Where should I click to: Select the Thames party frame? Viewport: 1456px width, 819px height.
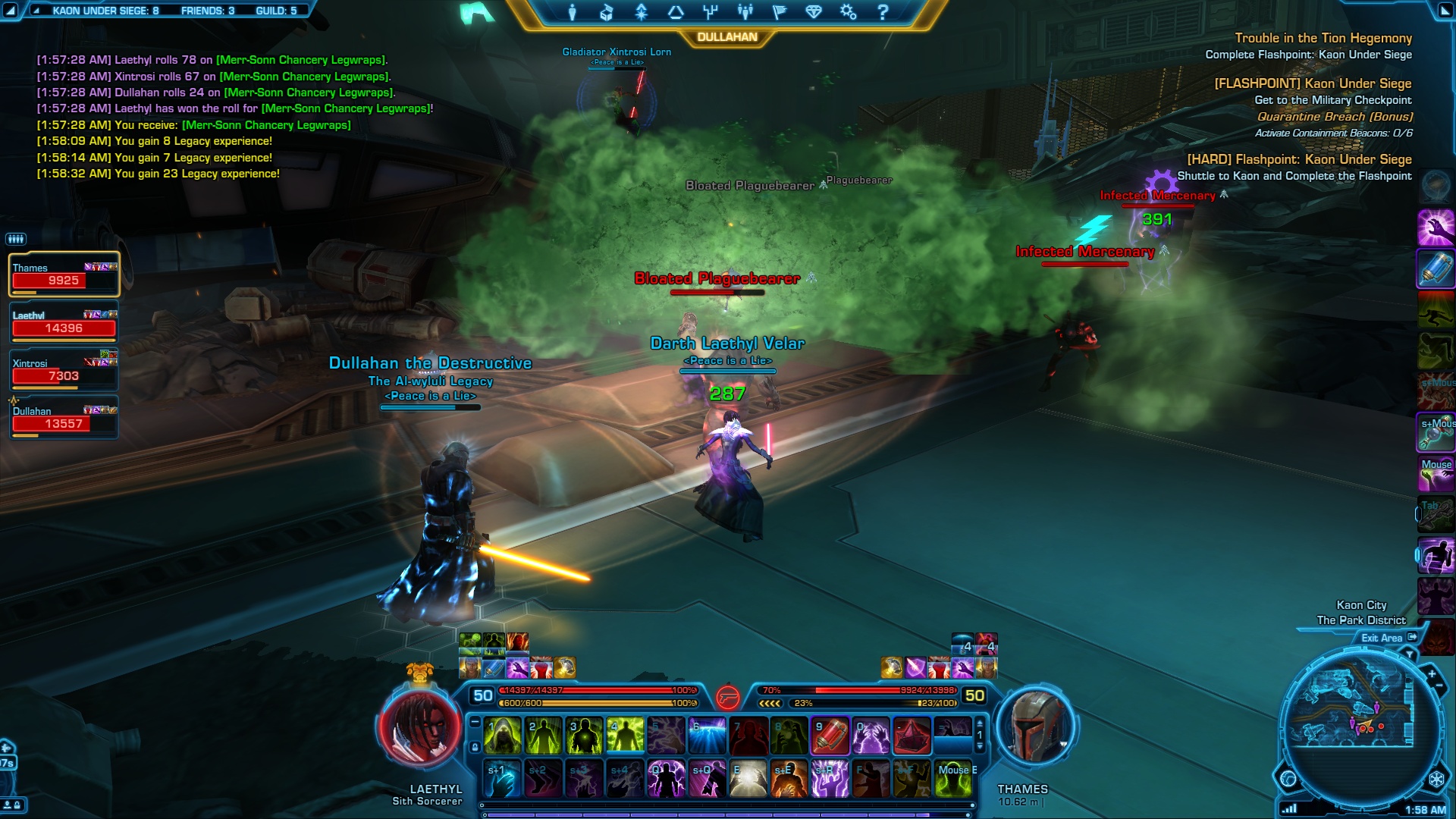[64, 275]
